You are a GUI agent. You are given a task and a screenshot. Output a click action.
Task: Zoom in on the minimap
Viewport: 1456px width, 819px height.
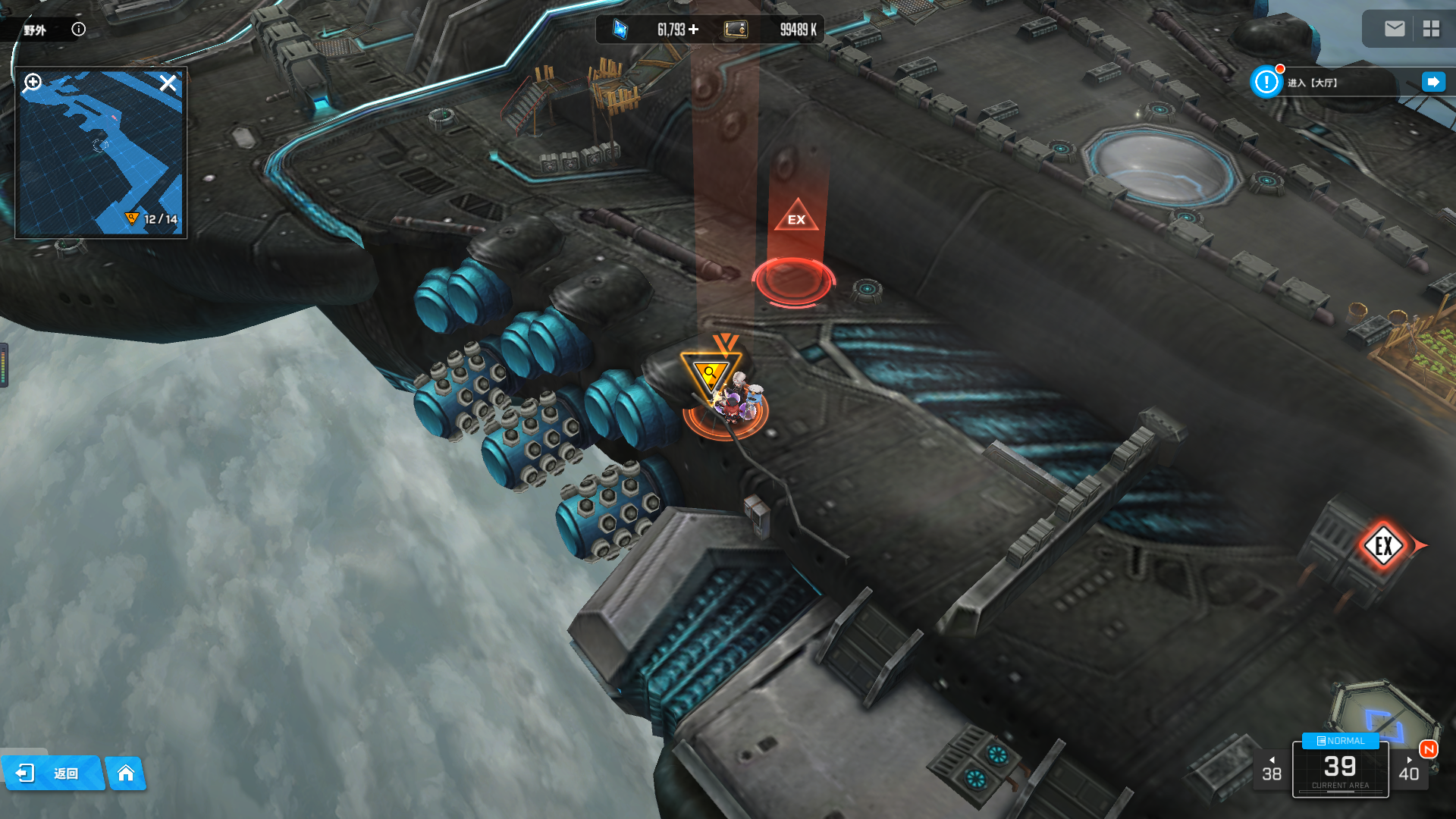[33, 82]
